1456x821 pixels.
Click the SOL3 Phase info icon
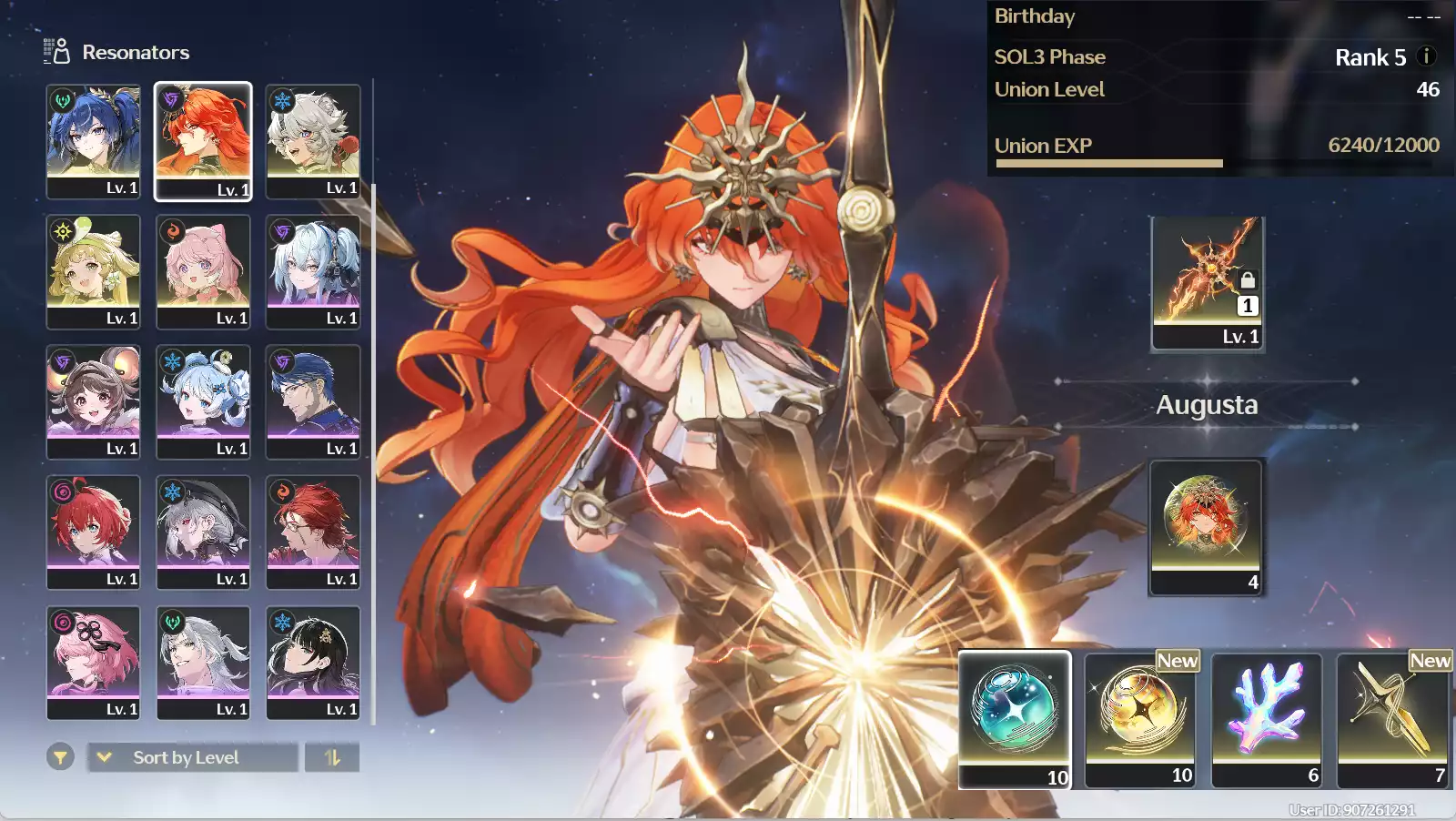pos(1427,56)
